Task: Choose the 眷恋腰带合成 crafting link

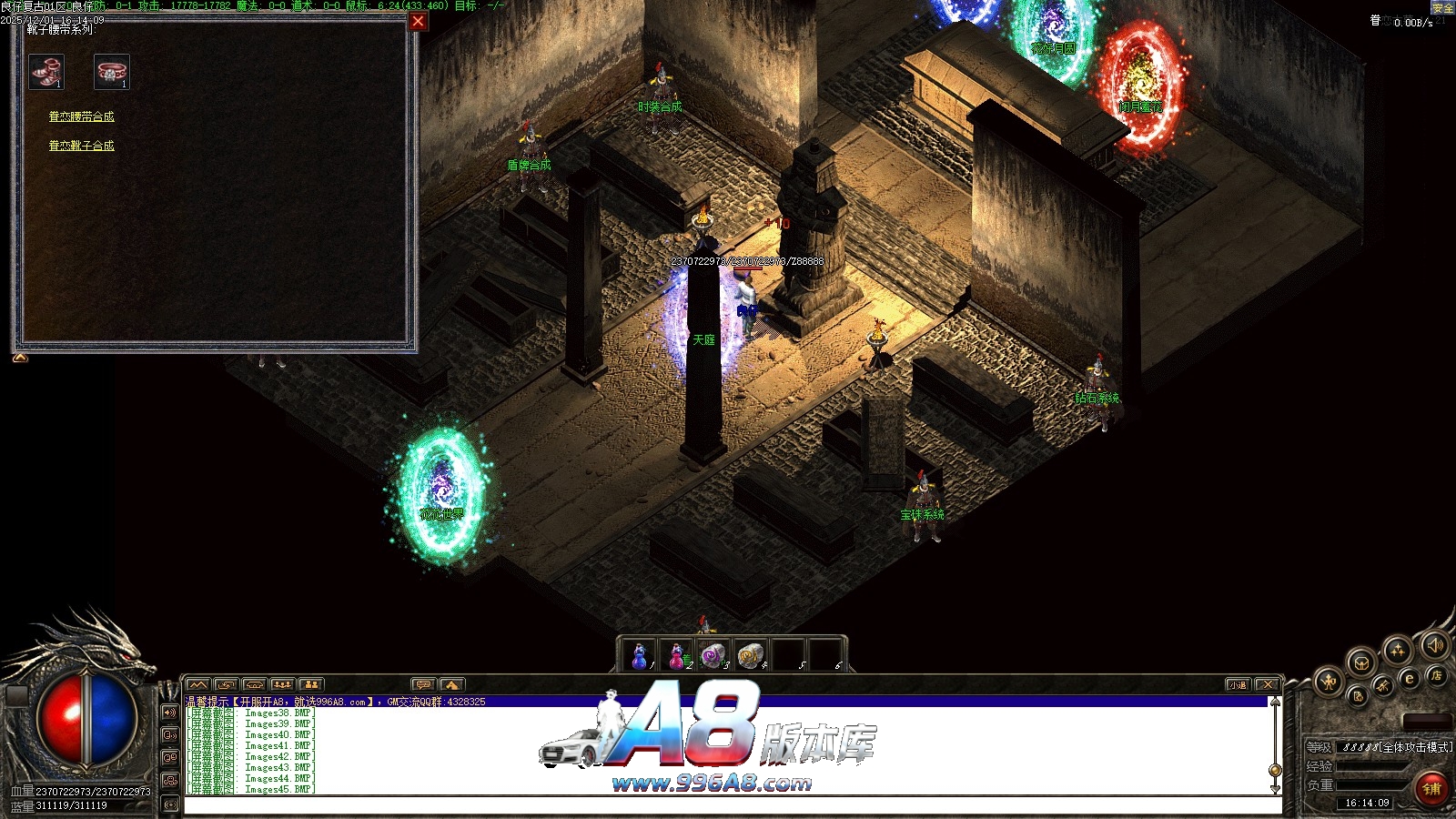Action: point(81,116)
